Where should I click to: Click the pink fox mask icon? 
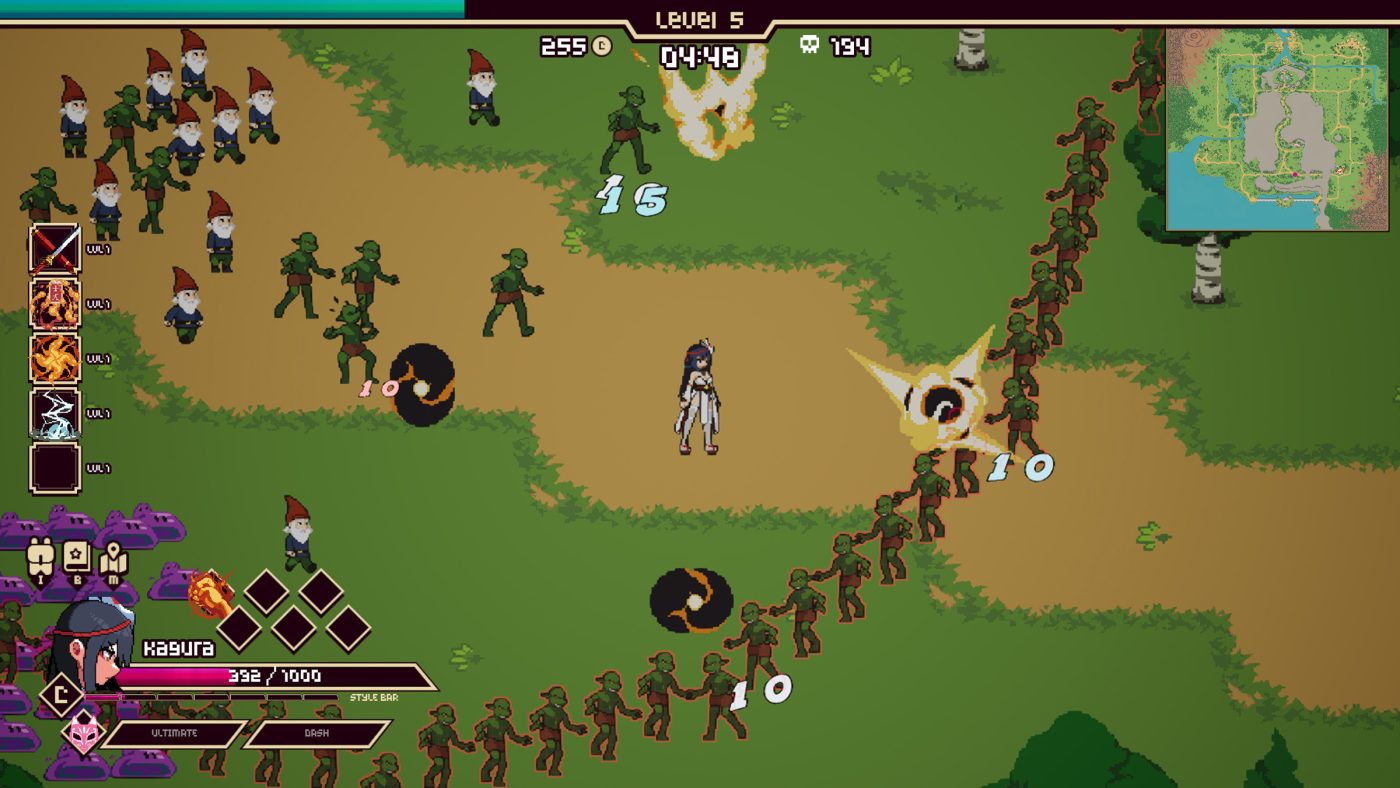tap(83, 733)
